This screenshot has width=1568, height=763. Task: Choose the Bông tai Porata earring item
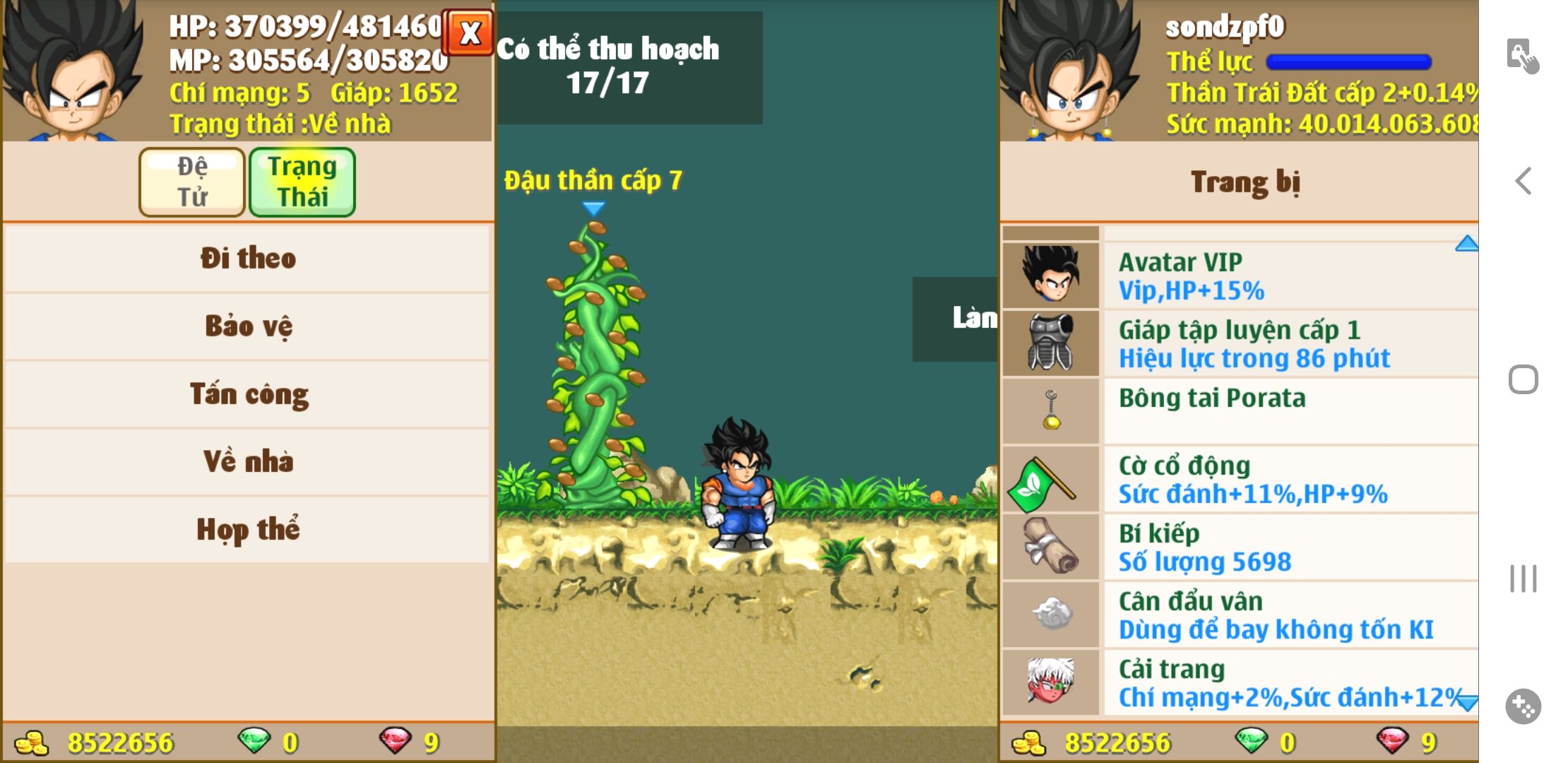pyautogui.click(x=1240, y=411)
